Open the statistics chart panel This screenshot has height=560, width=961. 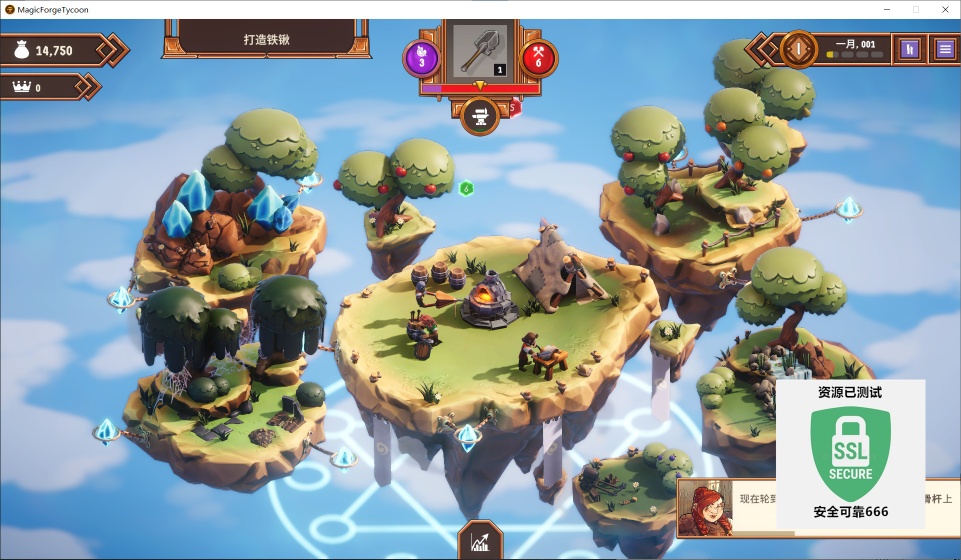pos(480,541)
